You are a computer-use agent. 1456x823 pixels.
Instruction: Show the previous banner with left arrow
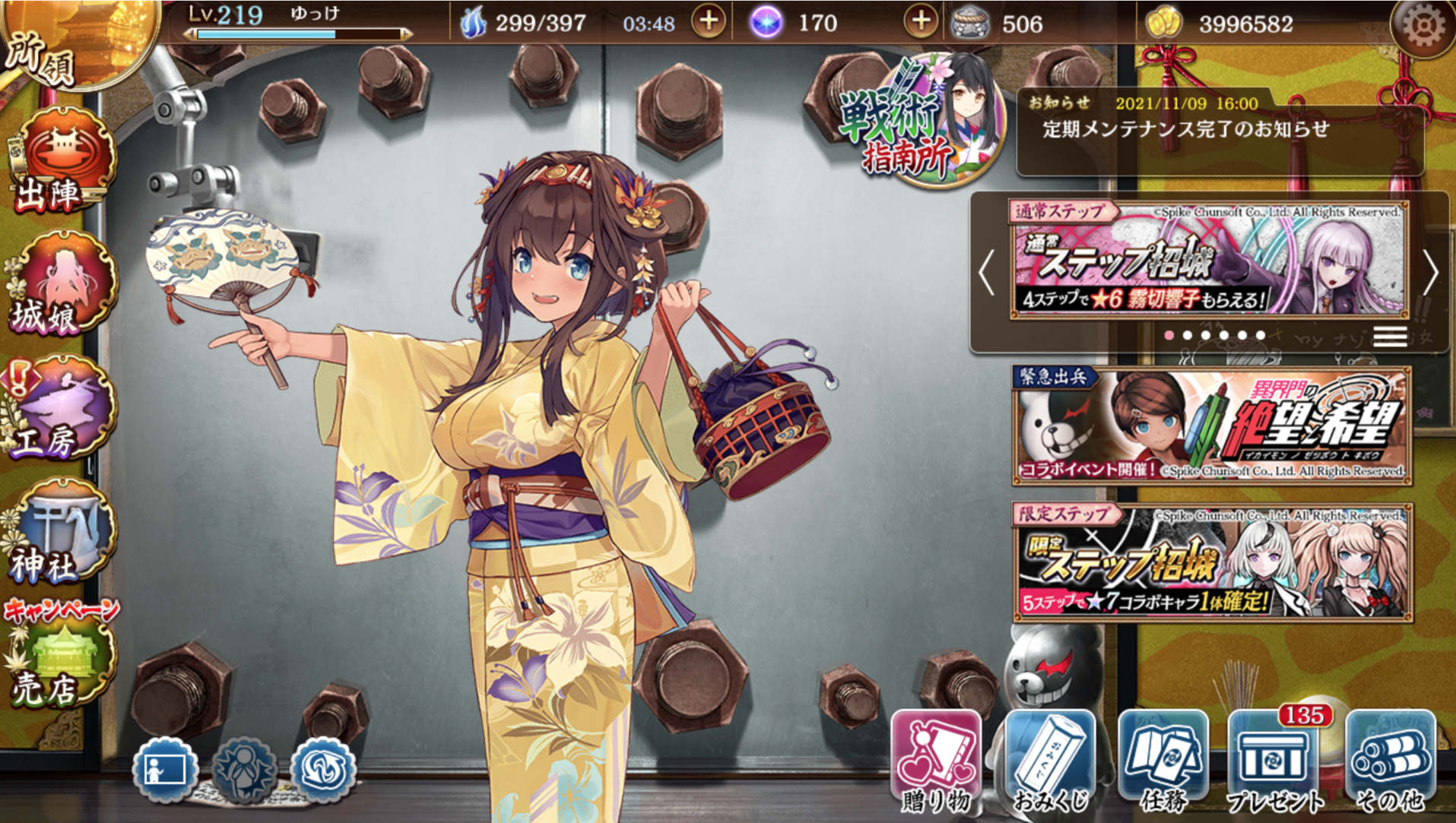[987, 272]
